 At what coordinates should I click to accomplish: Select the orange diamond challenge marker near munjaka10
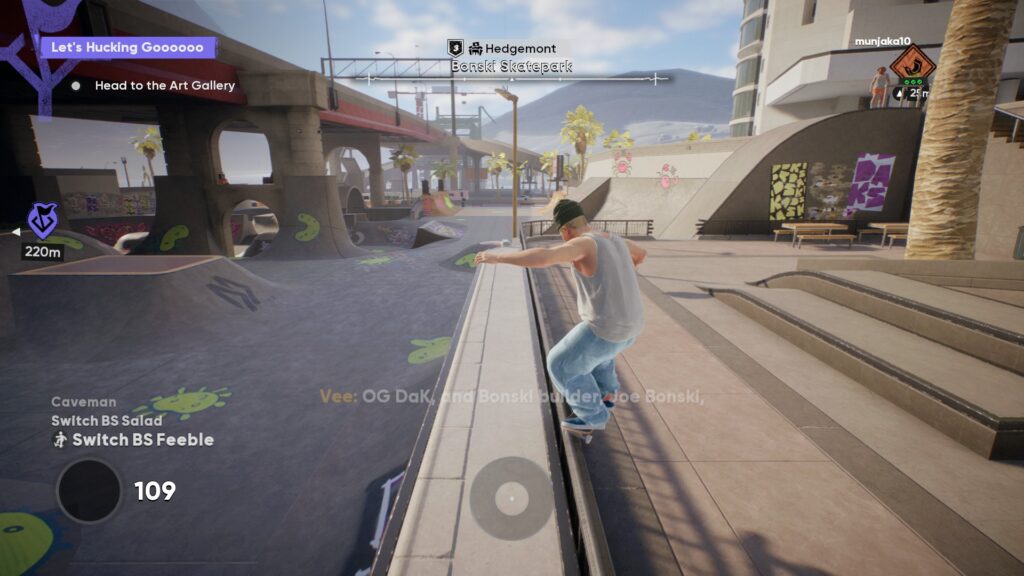point(912,64)
